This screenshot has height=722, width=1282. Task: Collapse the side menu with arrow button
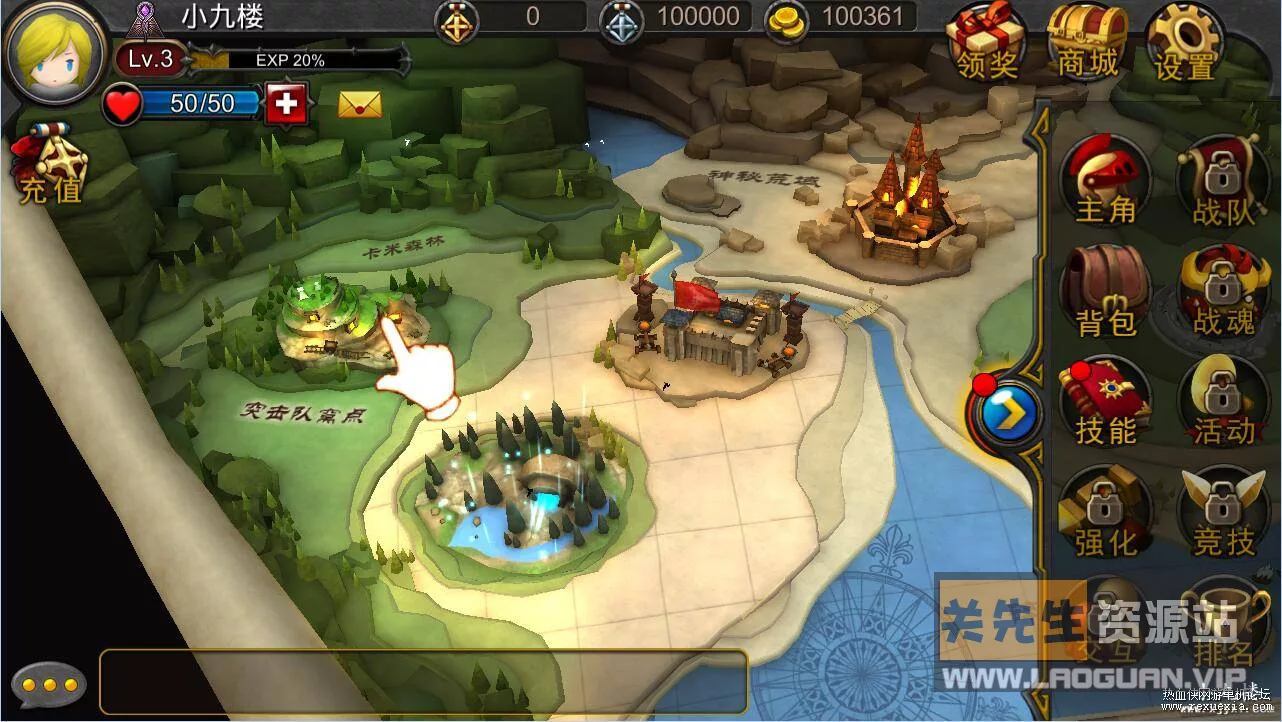(x=1006, y=411)
